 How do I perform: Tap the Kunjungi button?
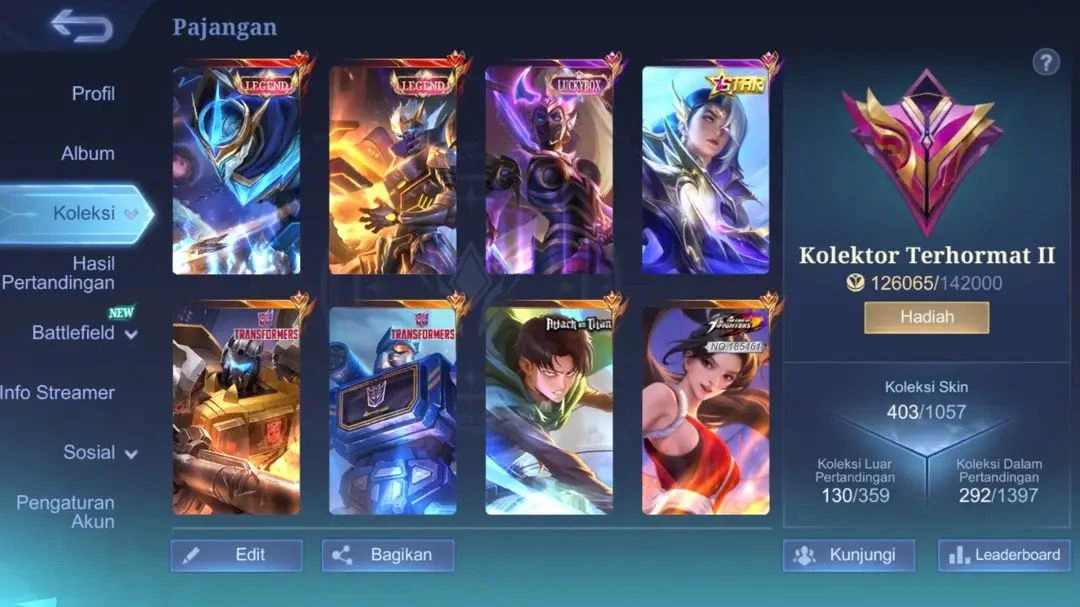tap(849, 555)
